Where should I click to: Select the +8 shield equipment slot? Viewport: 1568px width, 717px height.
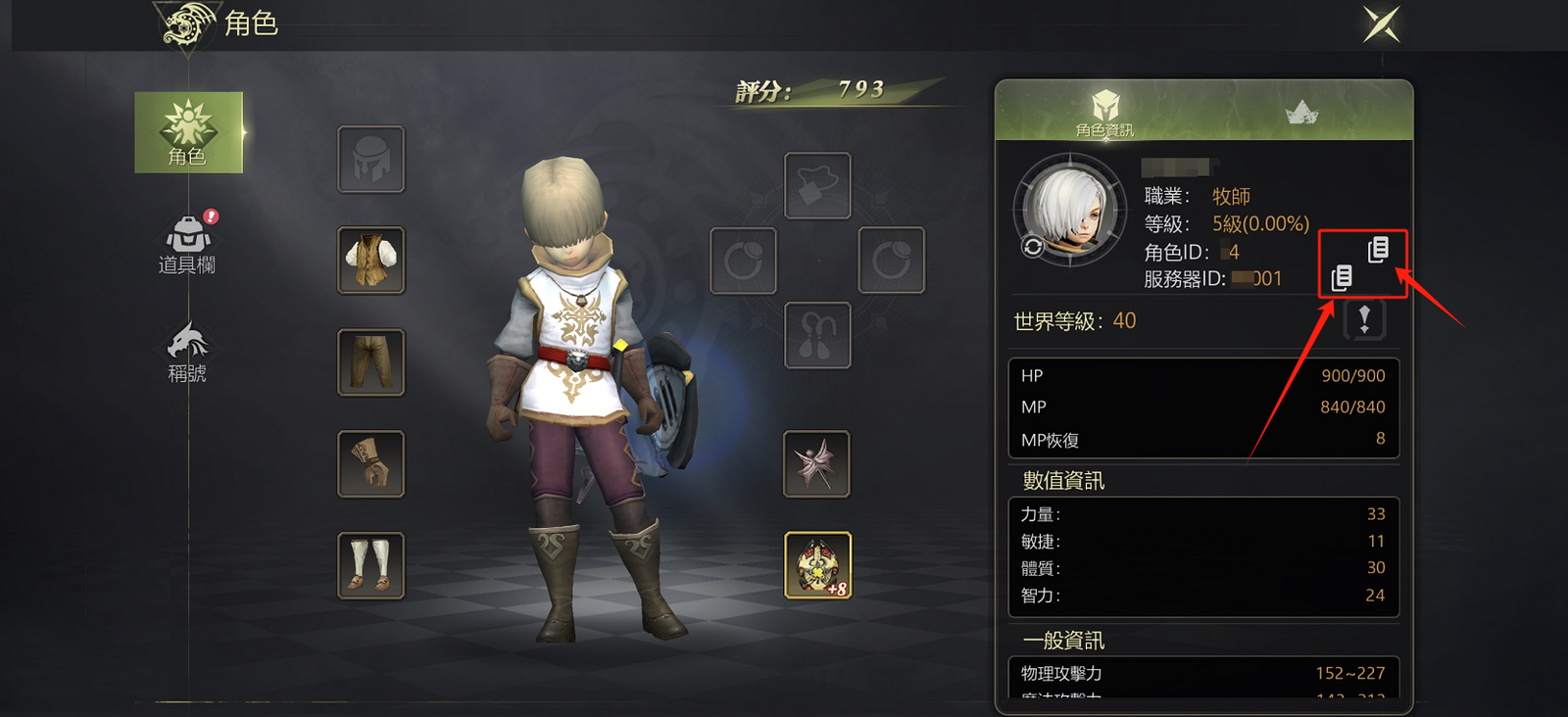[818, 566]
